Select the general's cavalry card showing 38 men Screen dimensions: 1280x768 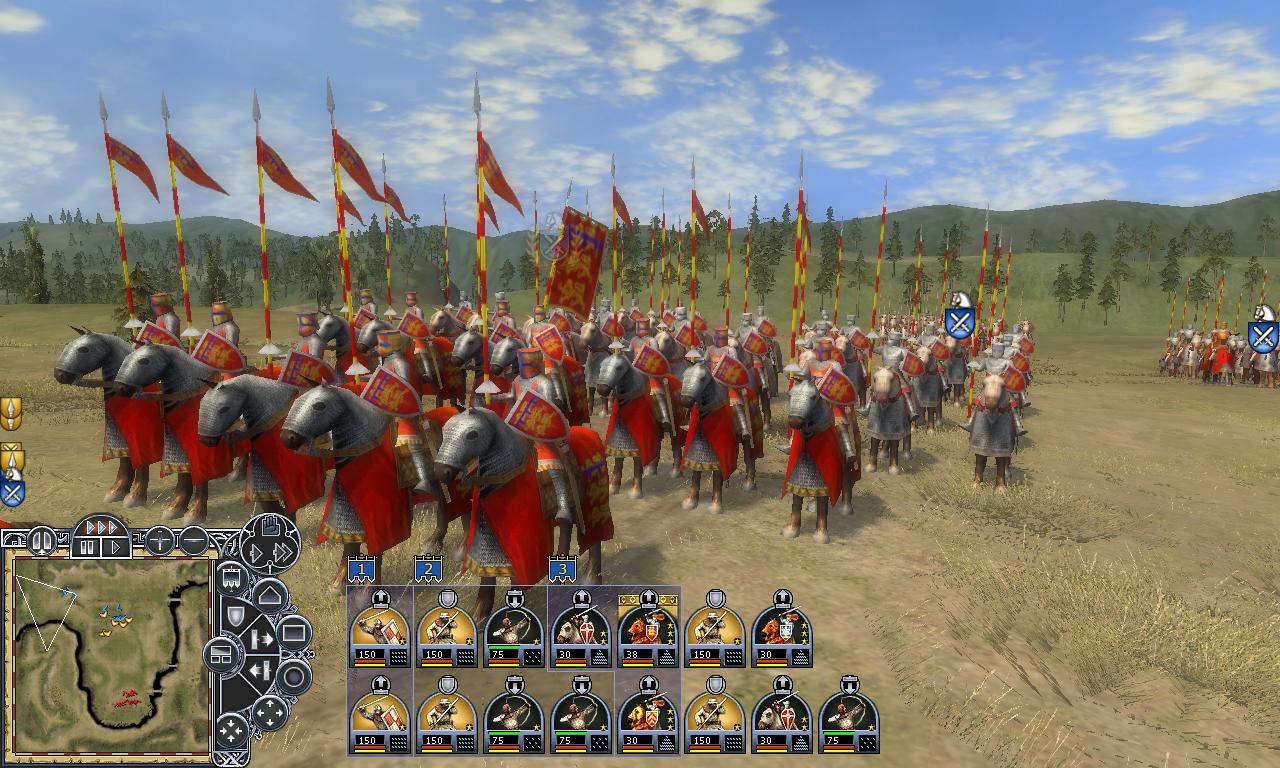coord(648,630)
